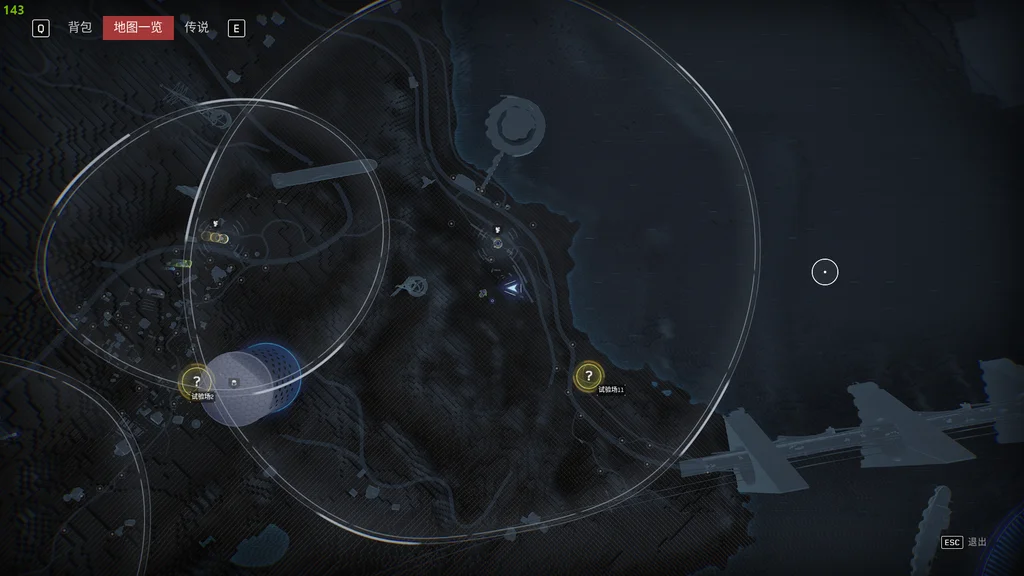
Task: Select the 试验场2 question mark marker
Action: 197,381
